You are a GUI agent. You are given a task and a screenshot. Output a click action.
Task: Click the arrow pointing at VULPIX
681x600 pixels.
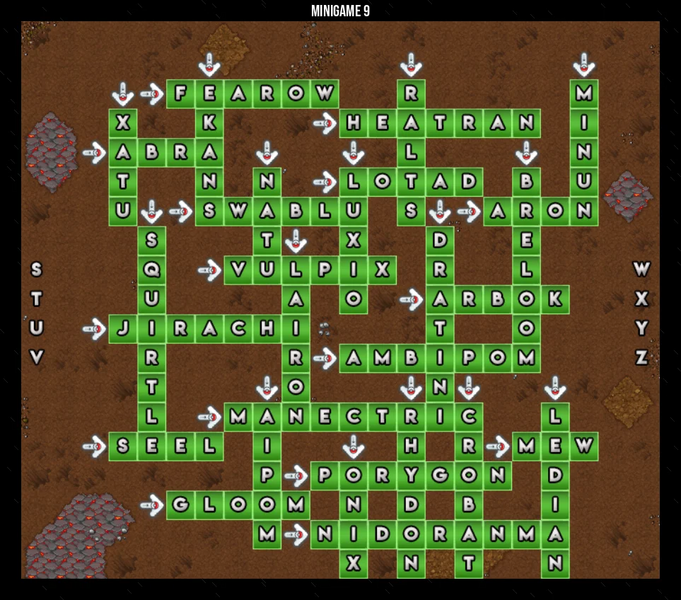point(210,269)
